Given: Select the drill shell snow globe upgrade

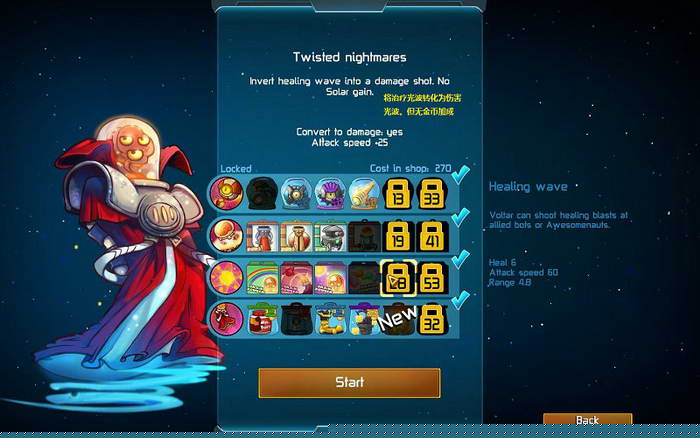Looking at the screenshot, I should pos(364,192).
